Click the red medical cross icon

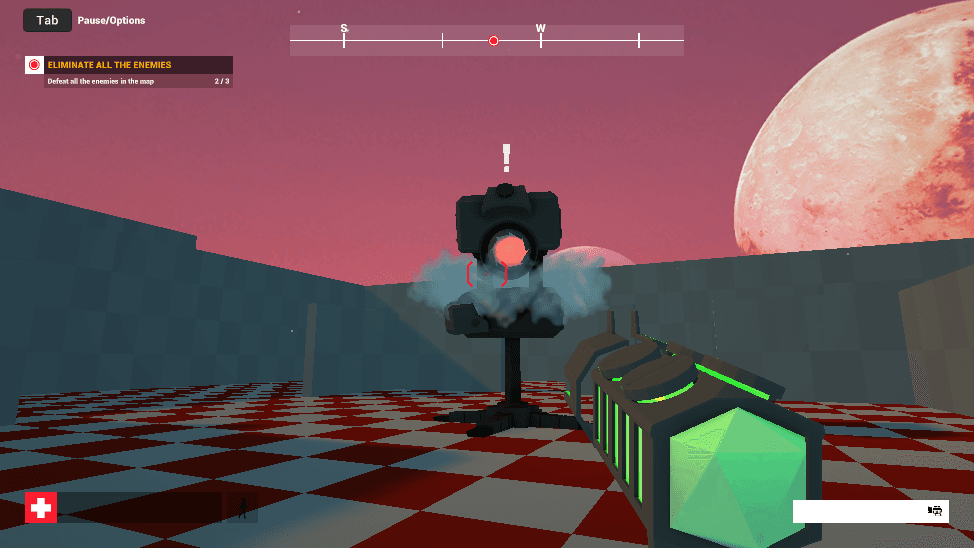pyautogui.click(x=41, y=508)
